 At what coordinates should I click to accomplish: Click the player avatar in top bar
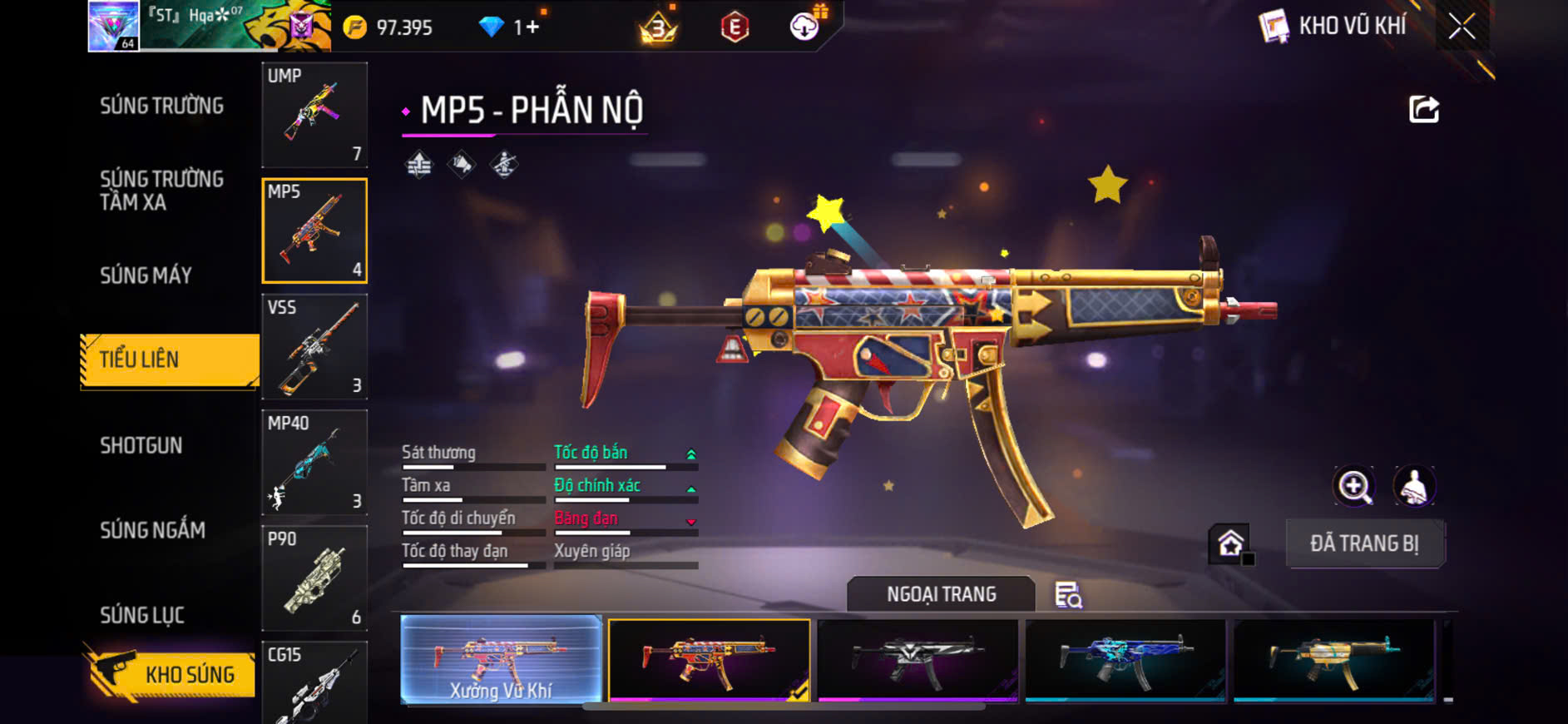[114, 26]
